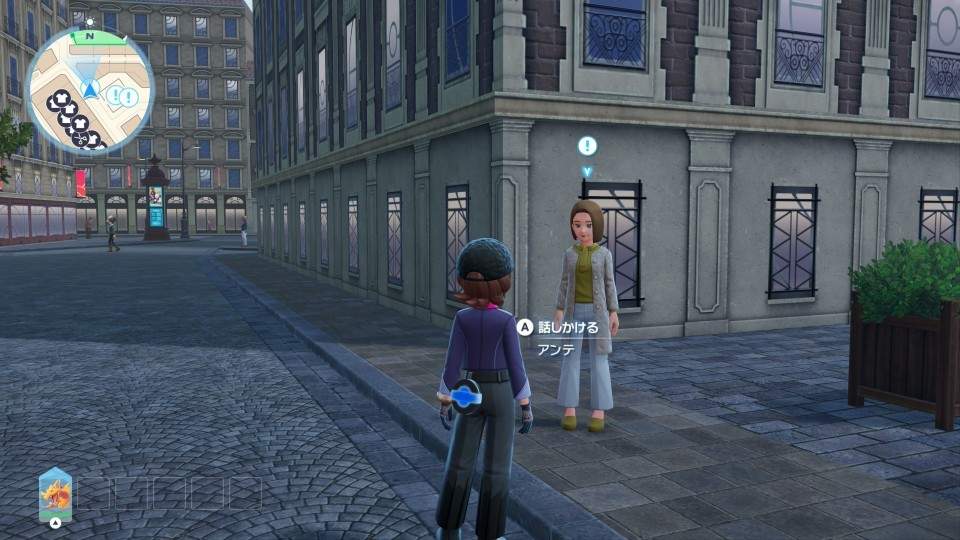960x540 pixels.
Task: Click the quest exclamation marker above Ante
Action: coord(587,146)
